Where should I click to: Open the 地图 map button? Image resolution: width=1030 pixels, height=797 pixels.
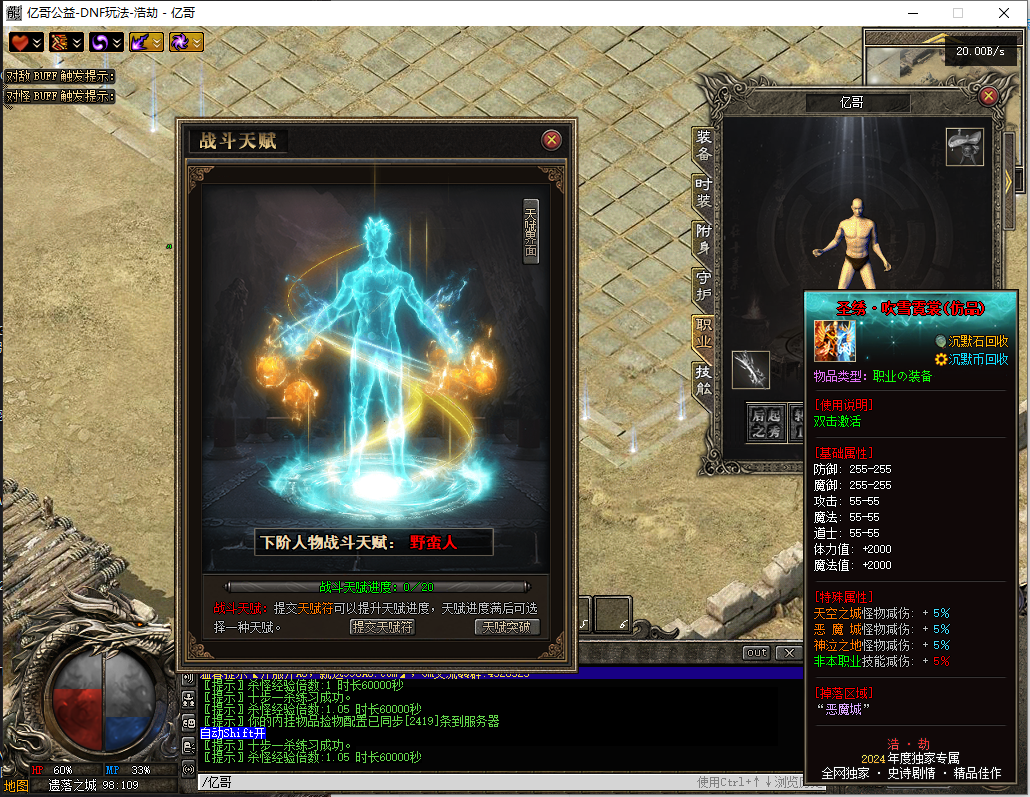coord(16,785)
